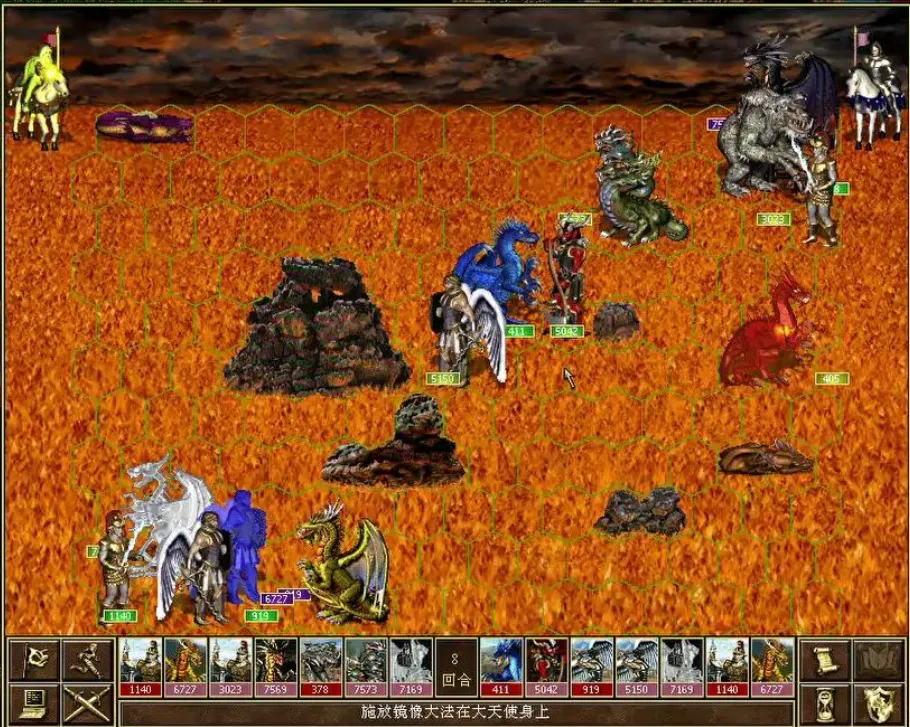Screen dimensions: 910x727
Task: Open system options with the computer icon
Action: pyautogui.click(x=33, y=699)
